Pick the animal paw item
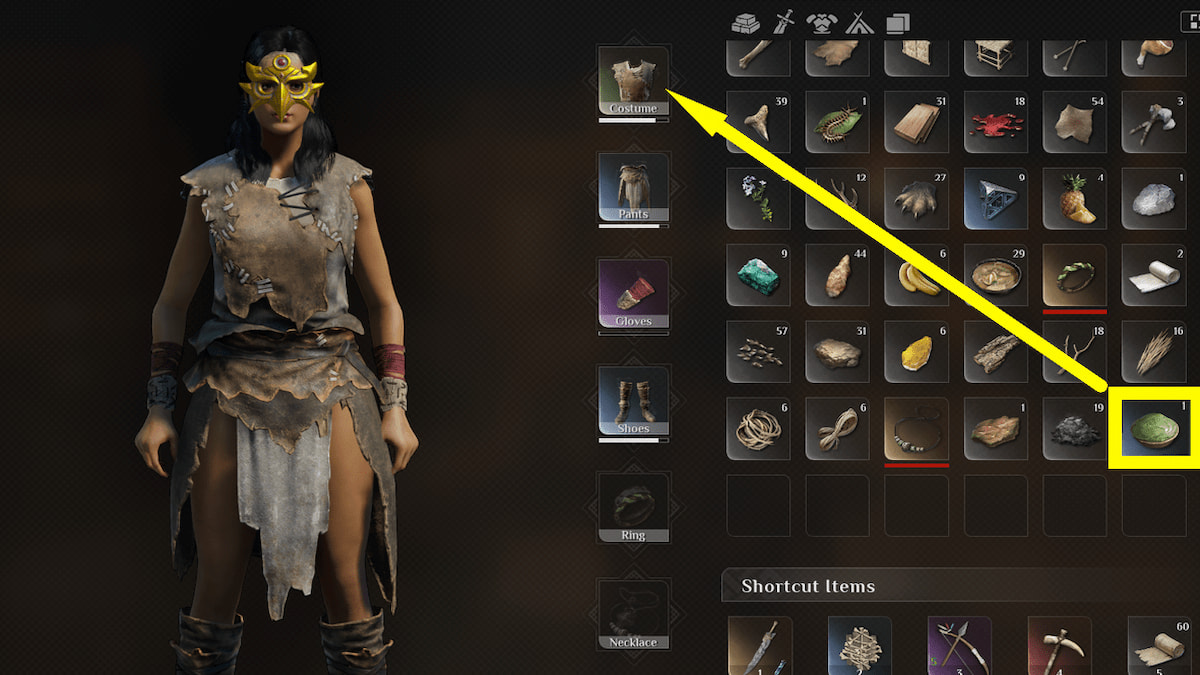This screenshot has height=675, width=1200. [x=916, y=199]
